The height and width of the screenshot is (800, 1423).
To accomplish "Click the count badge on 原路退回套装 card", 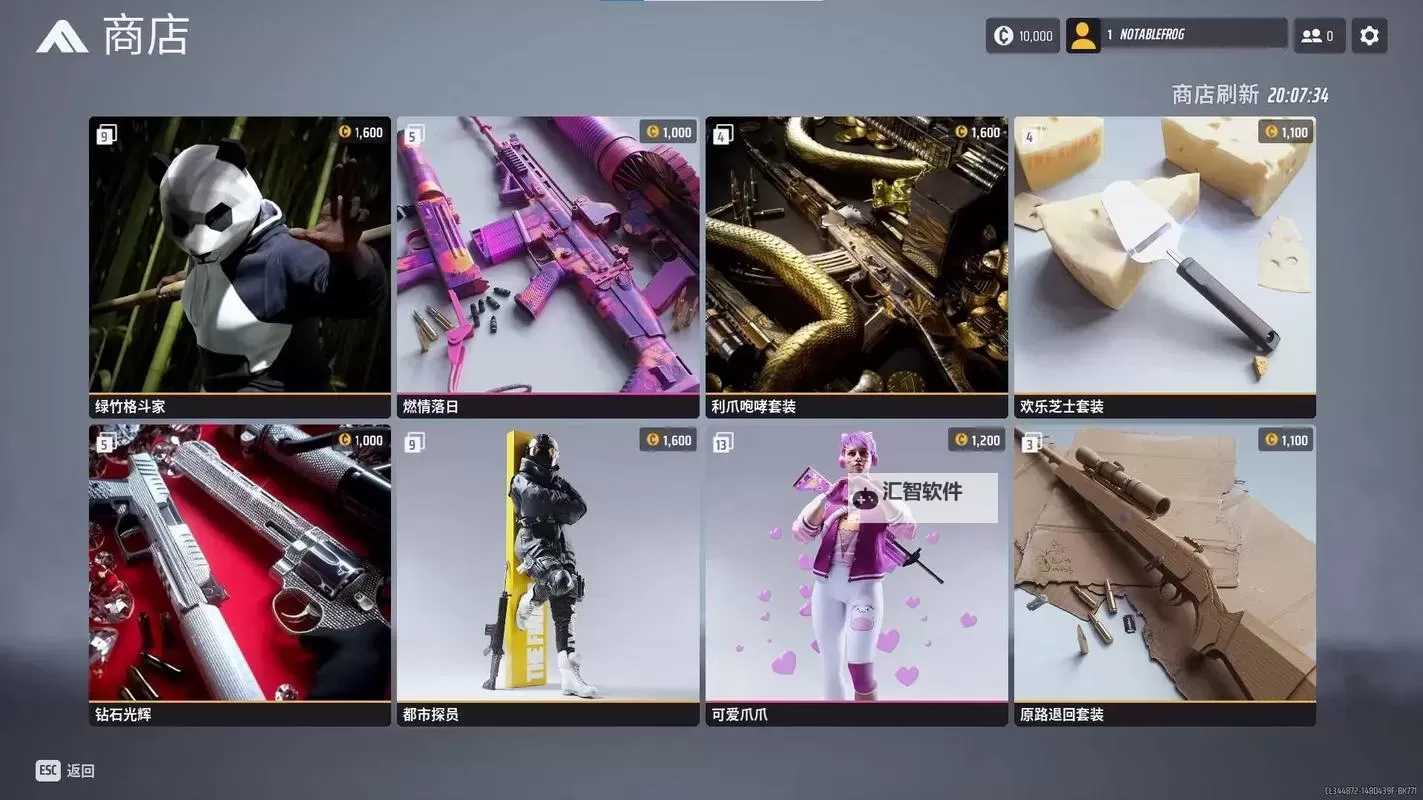I will click(x=1030, y=440).
